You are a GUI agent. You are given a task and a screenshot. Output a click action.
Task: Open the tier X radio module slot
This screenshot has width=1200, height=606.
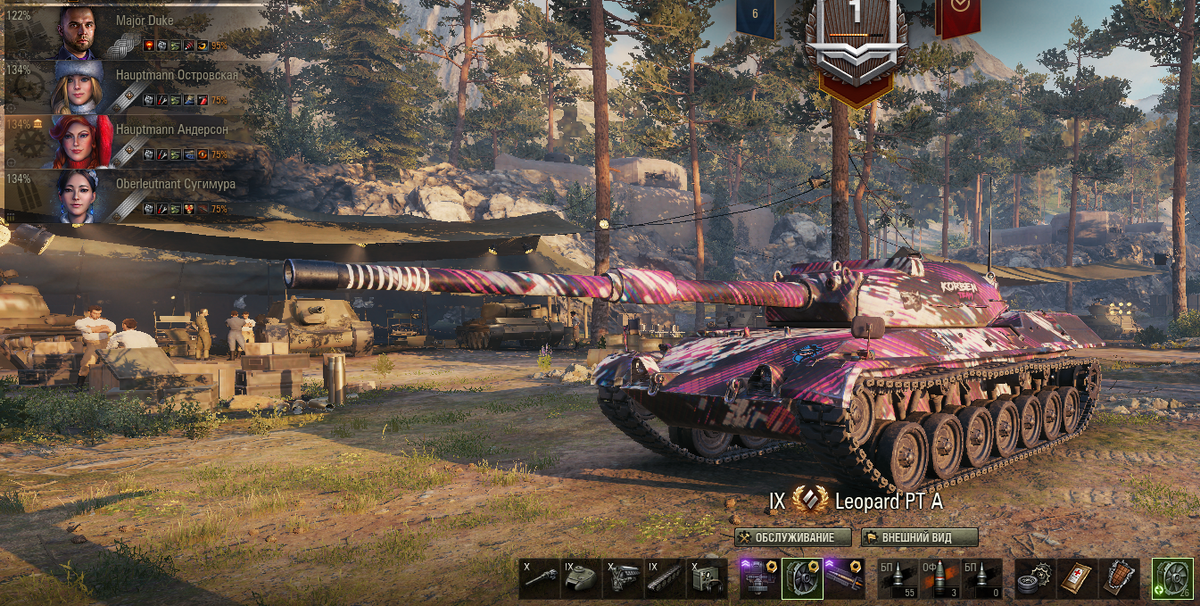click(x=707, y=579)
